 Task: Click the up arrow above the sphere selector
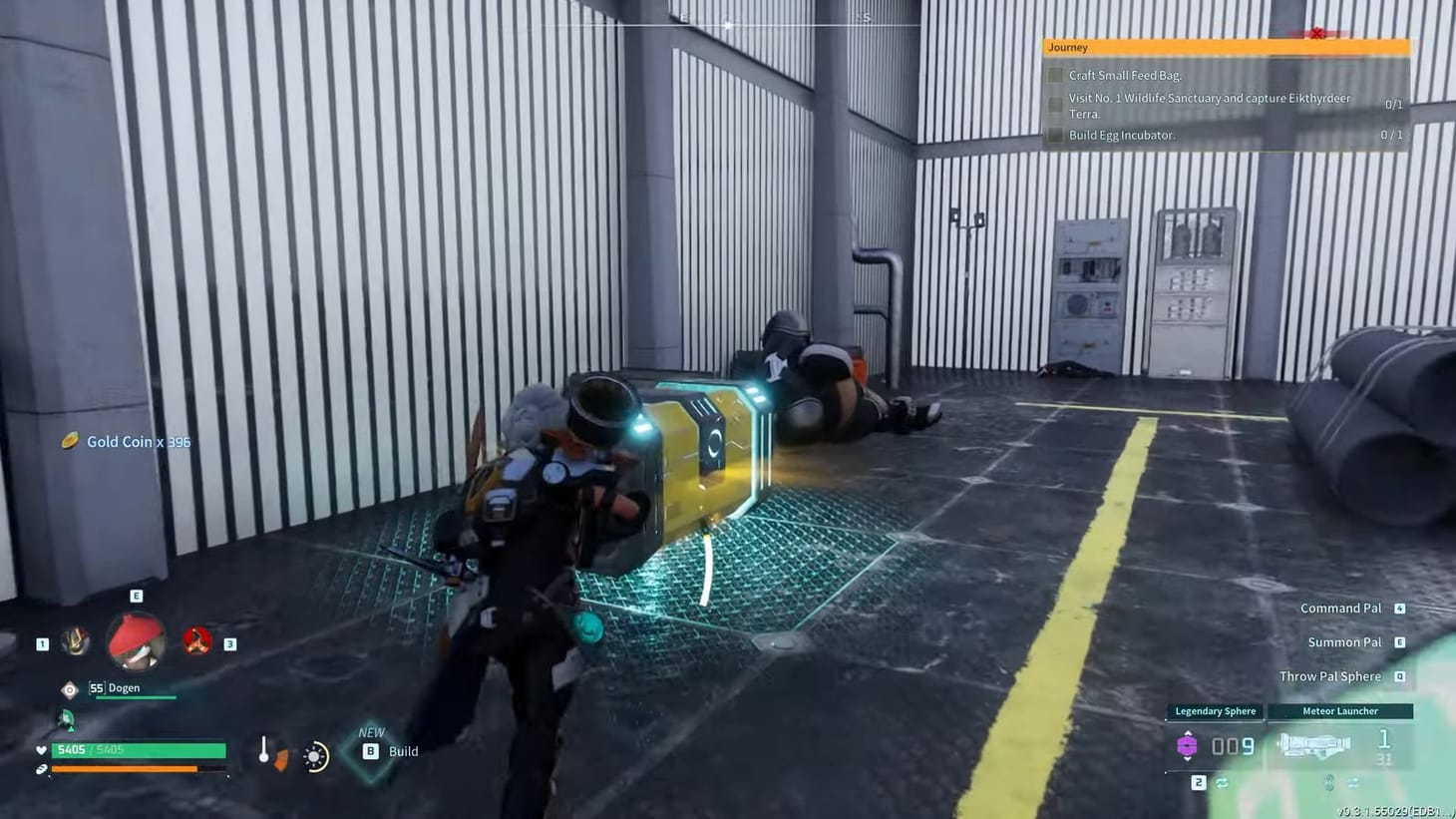pyautogui.click(x=1188, y=732)
